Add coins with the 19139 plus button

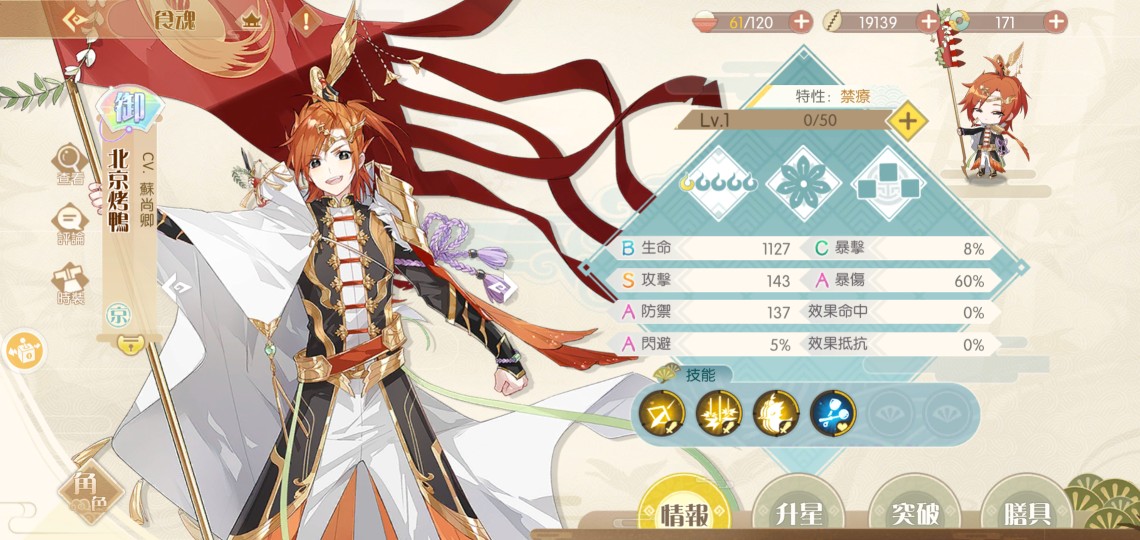[x=928, y=21]
